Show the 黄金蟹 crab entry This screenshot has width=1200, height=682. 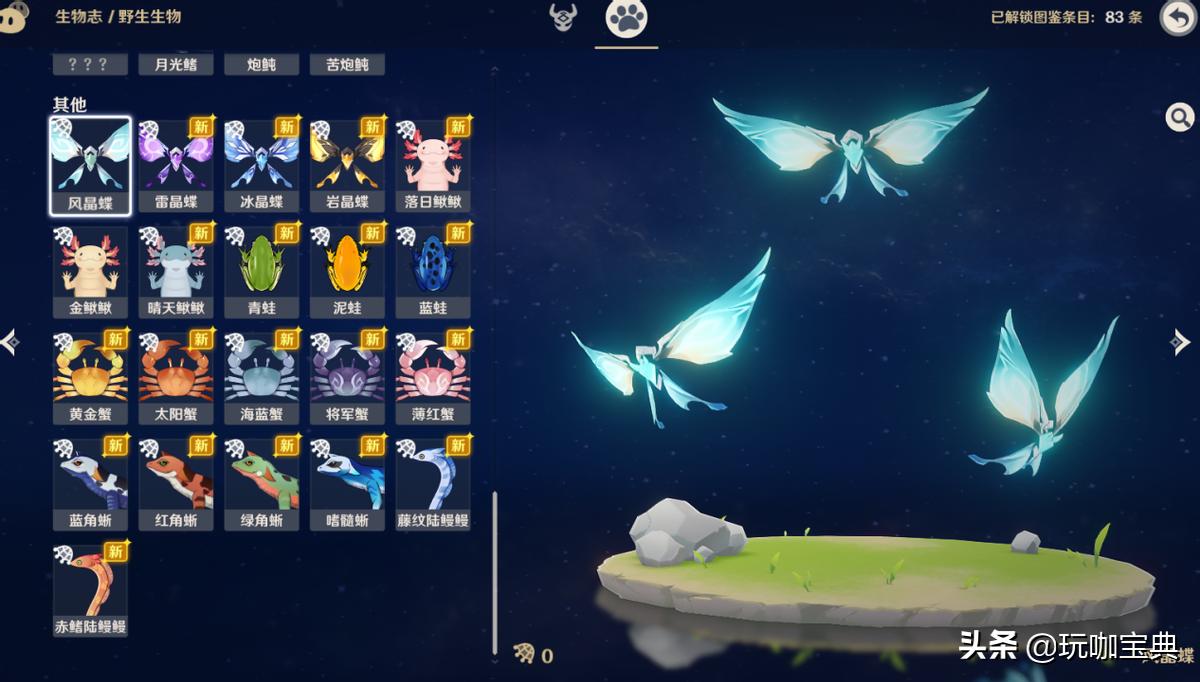tap(90, 377)
